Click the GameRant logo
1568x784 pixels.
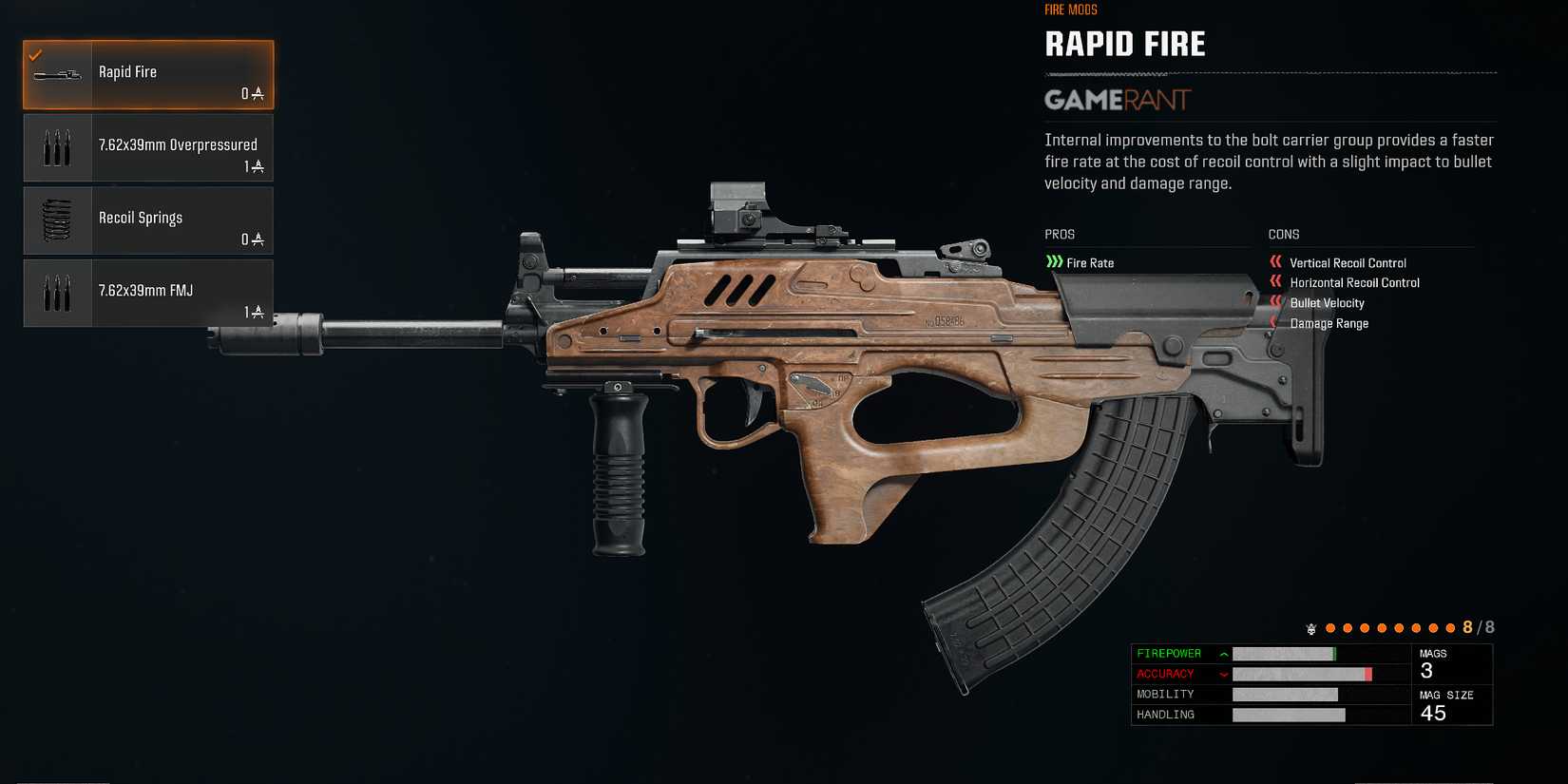(x=1116, y=100)
